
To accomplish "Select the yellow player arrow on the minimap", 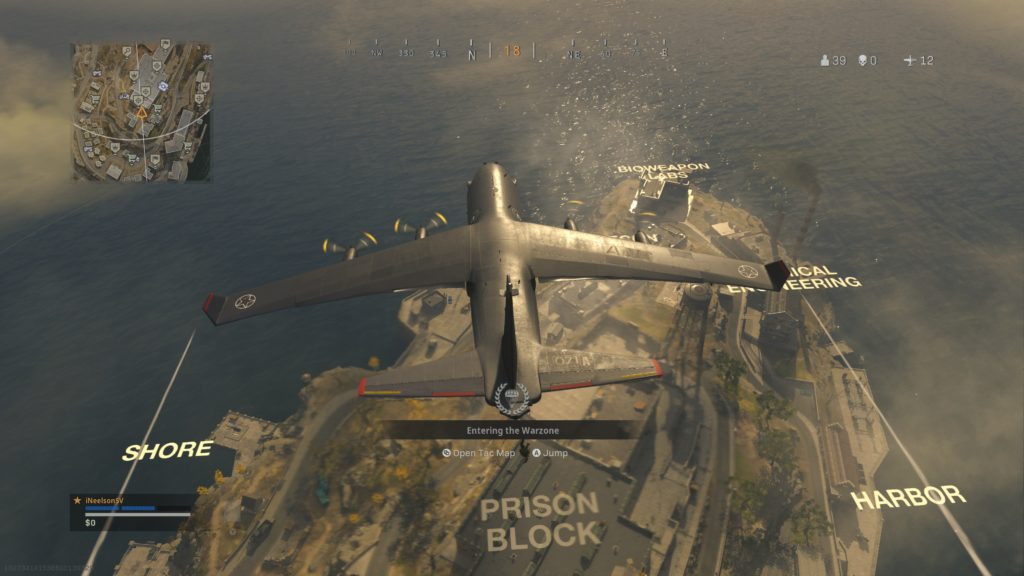I will tap(142, 114).
